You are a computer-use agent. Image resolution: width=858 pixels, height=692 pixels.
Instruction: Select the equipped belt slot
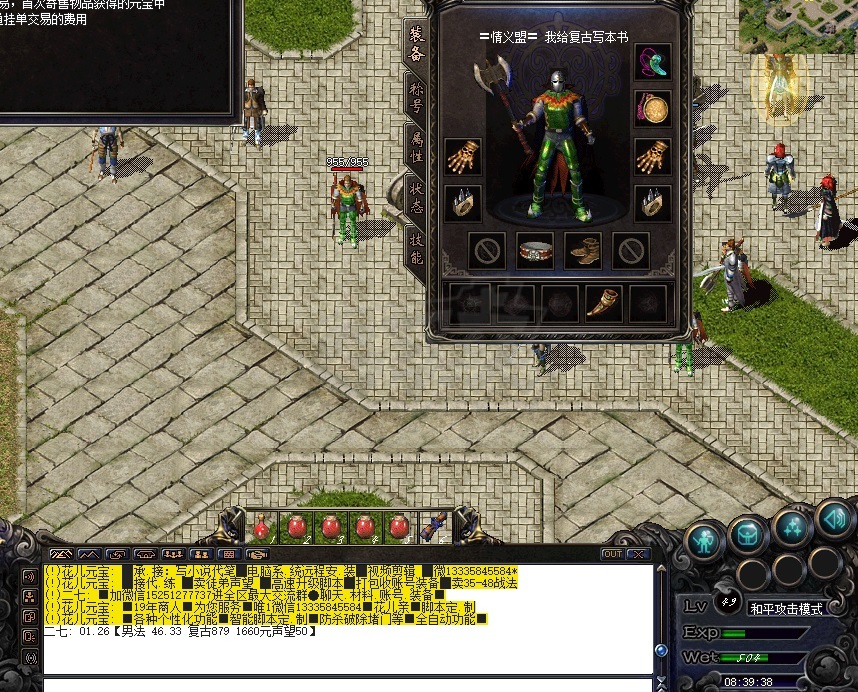[535, 250]
